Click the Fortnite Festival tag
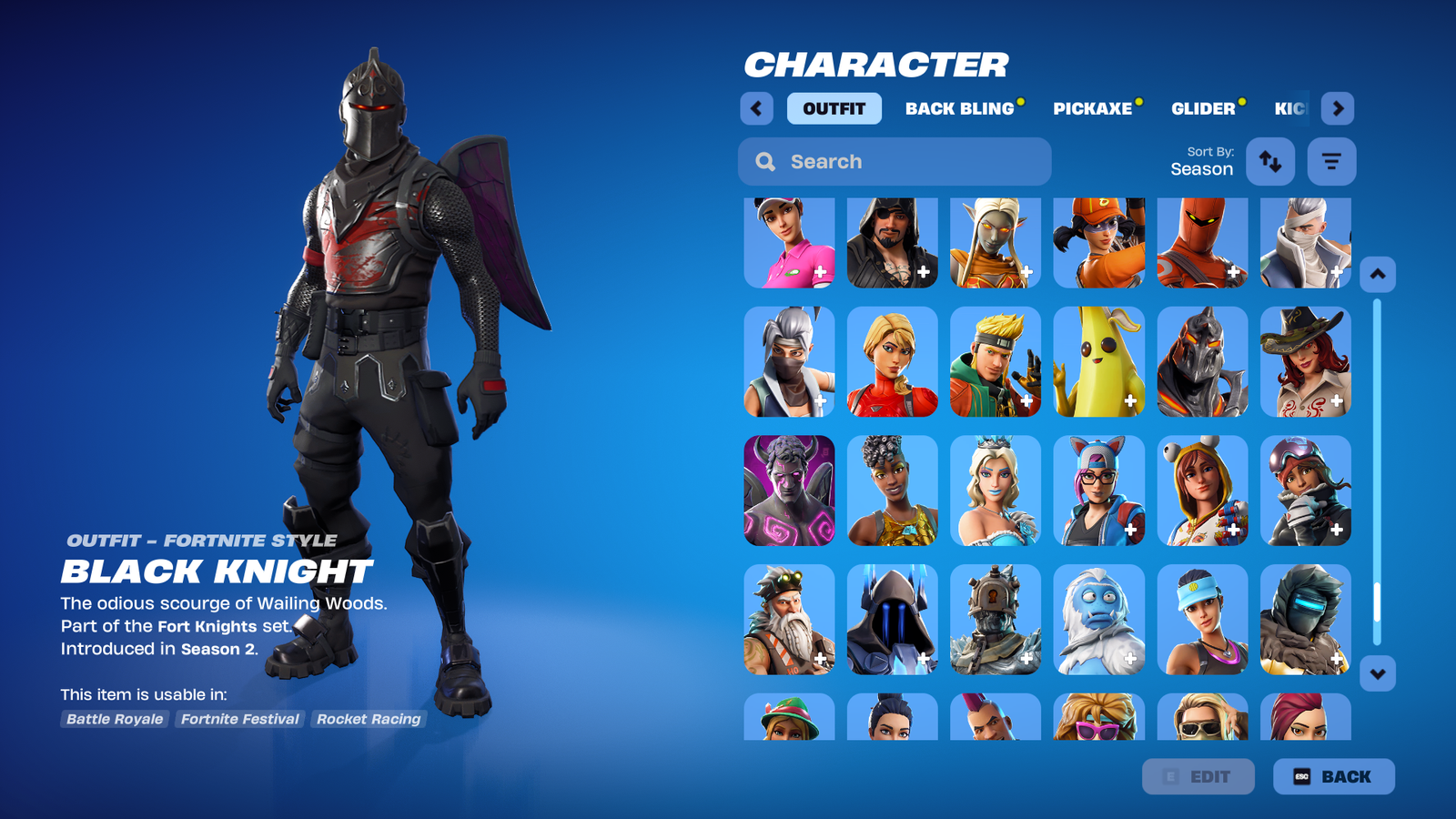The image size is (1456, 819). click(240, 719)
